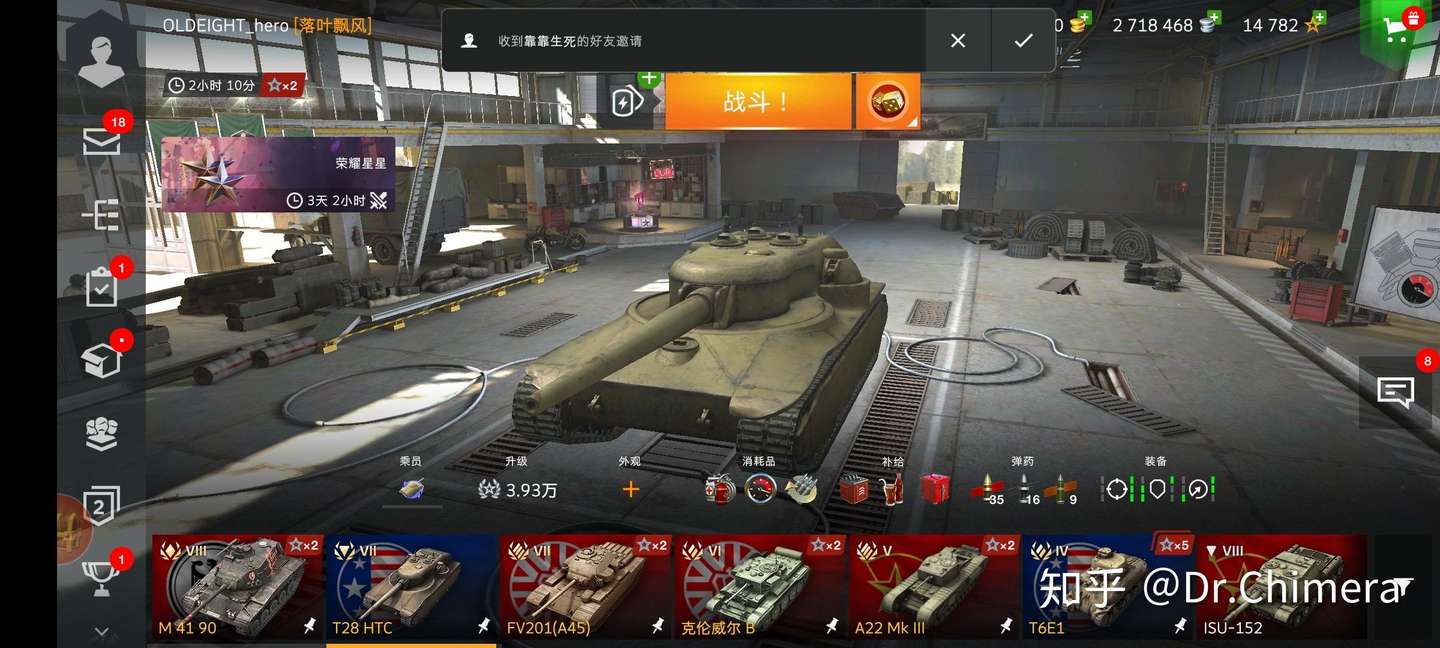Viewport: 1440px width, 648px height.
Task: Select the FV201(A45) tank
Action: click(584, 587)
